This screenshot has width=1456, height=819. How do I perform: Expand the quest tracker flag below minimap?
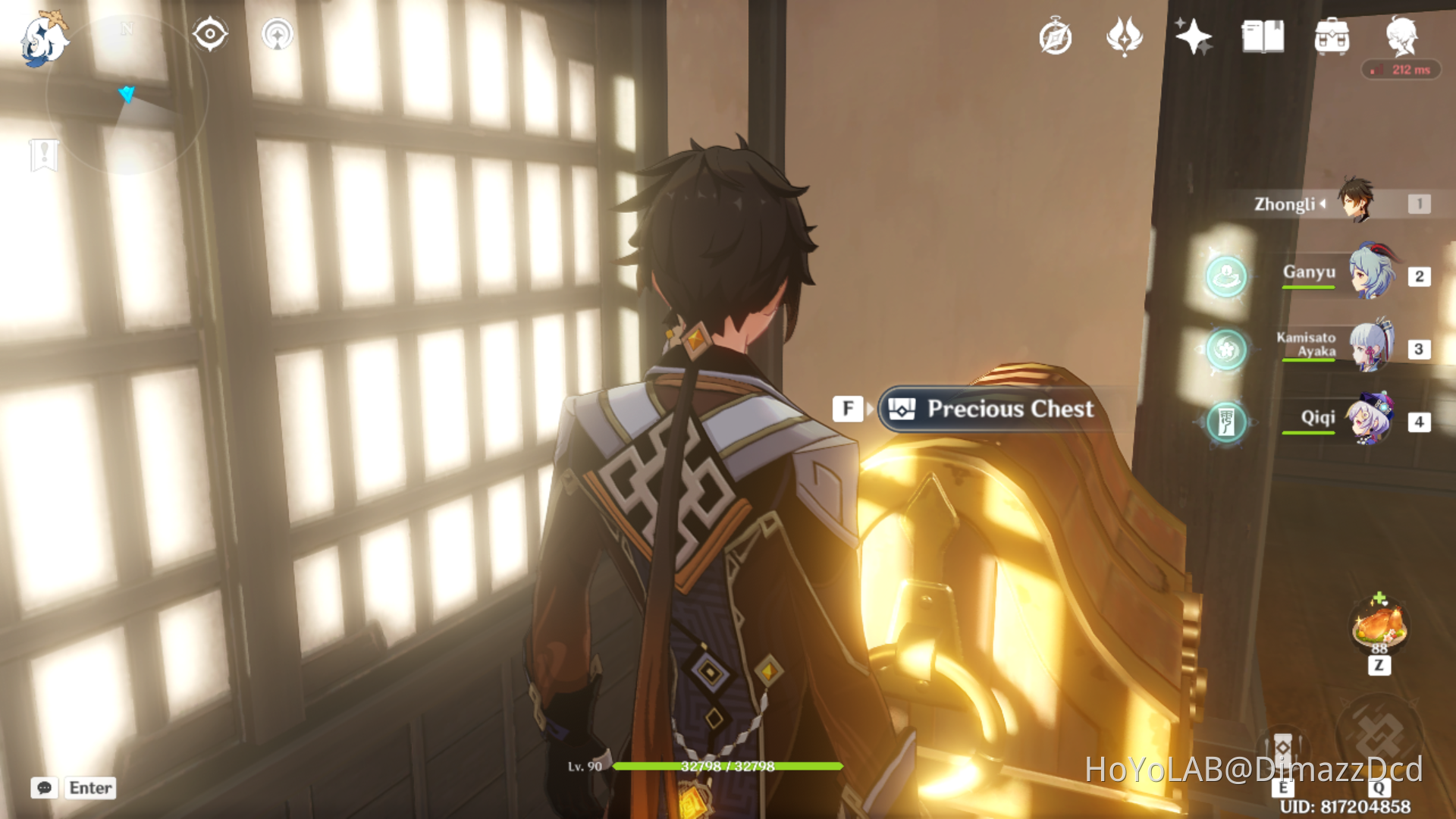click(x=45, y=155)
